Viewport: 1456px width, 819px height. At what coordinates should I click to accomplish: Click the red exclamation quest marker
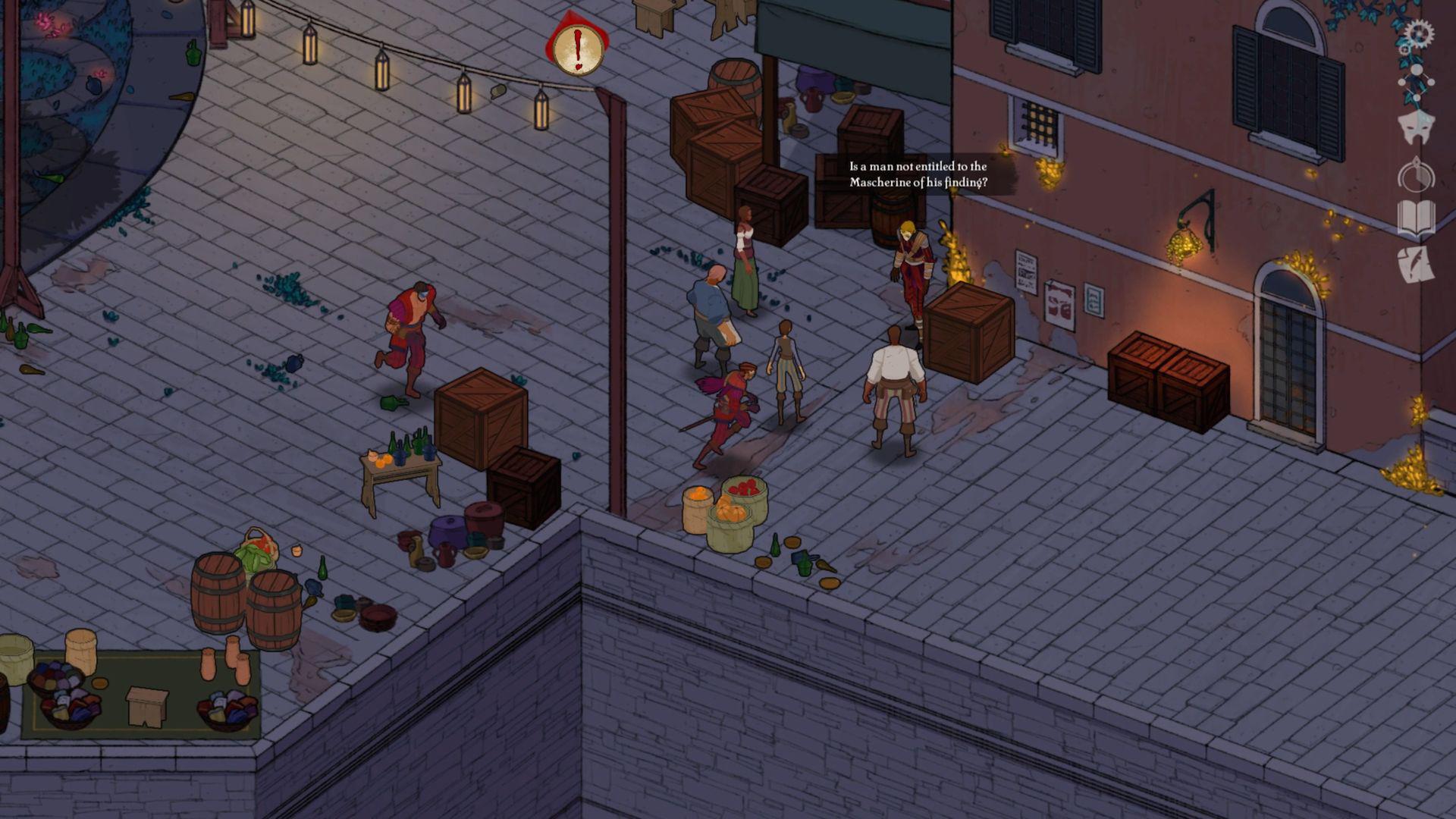pos(576,48)
